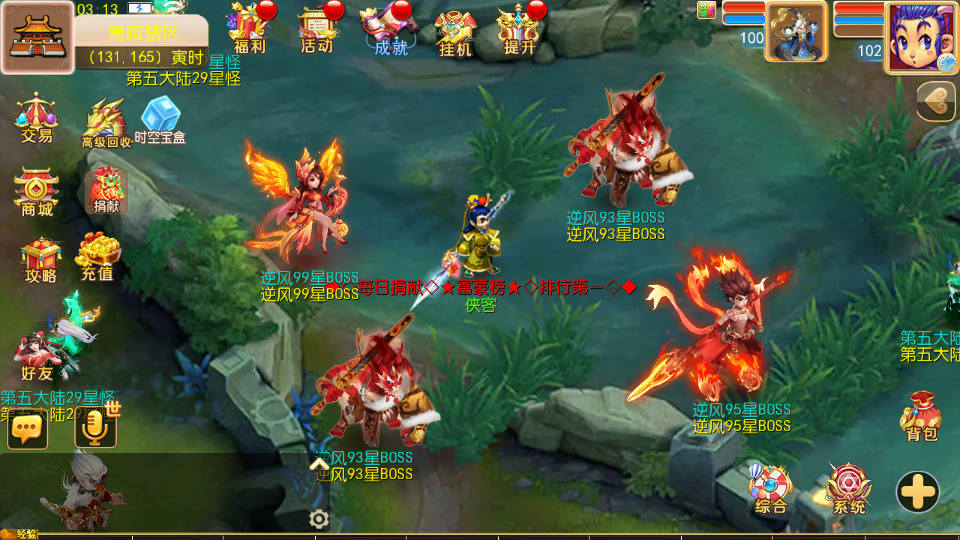Open the 福利 welfare menu
The width and height of the screenshot is (960, 540).
(249, 28)
